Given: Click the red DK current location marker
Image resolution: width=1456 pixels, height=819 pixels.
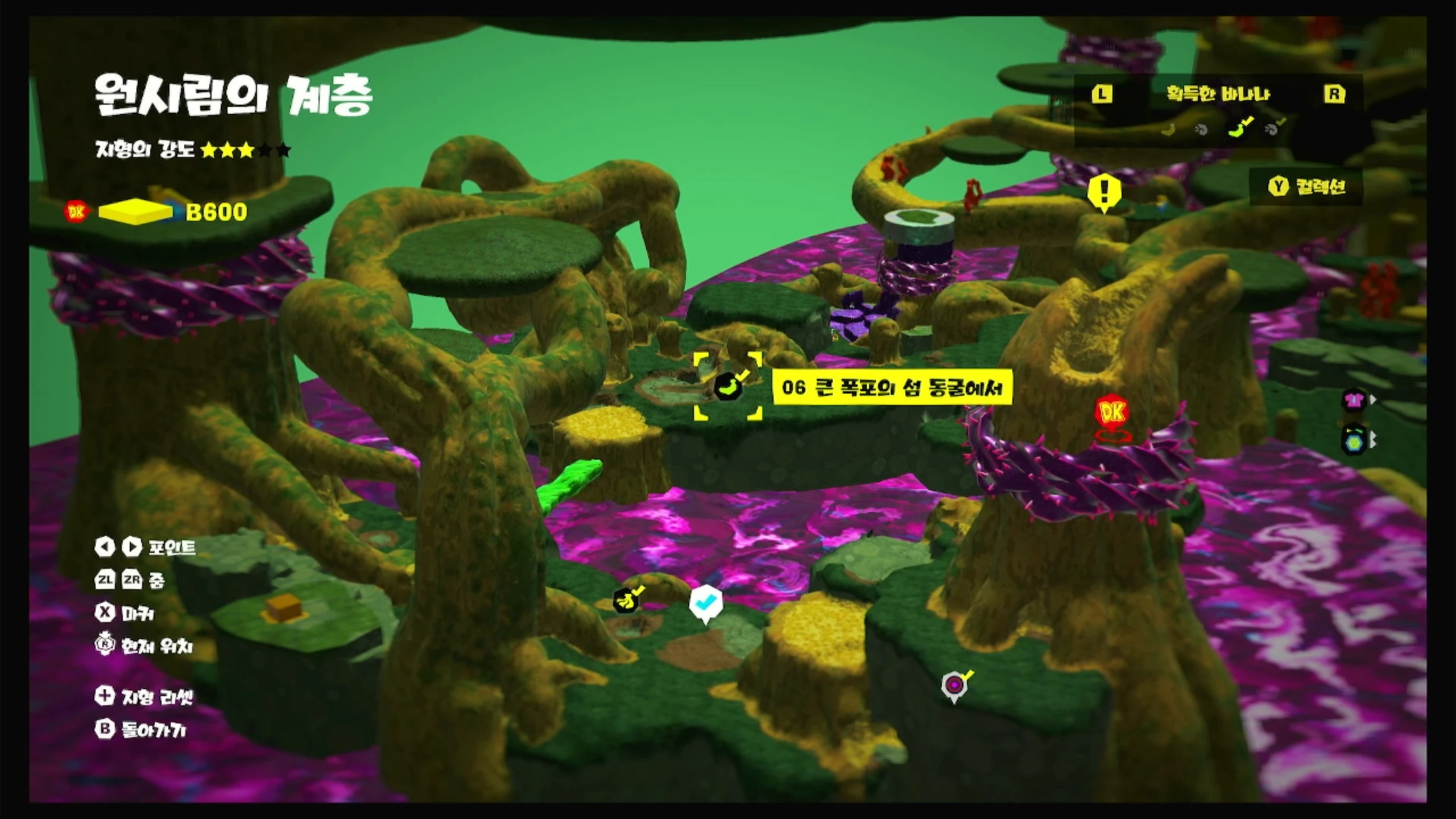Looking at the screenshot, I should [1112, 412].
